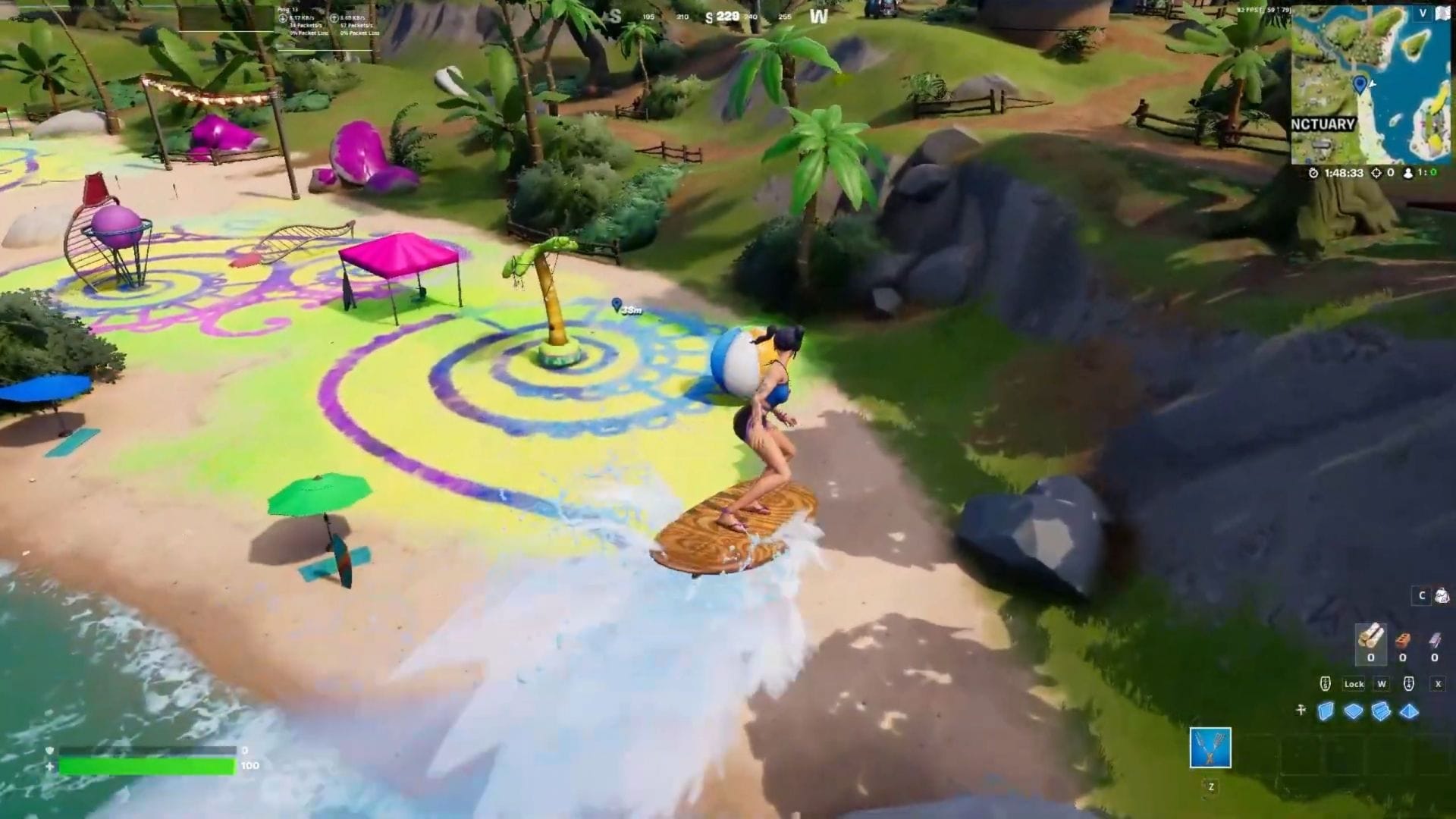
Task: Toggle the Lock build mode option
Action: 1354,684
